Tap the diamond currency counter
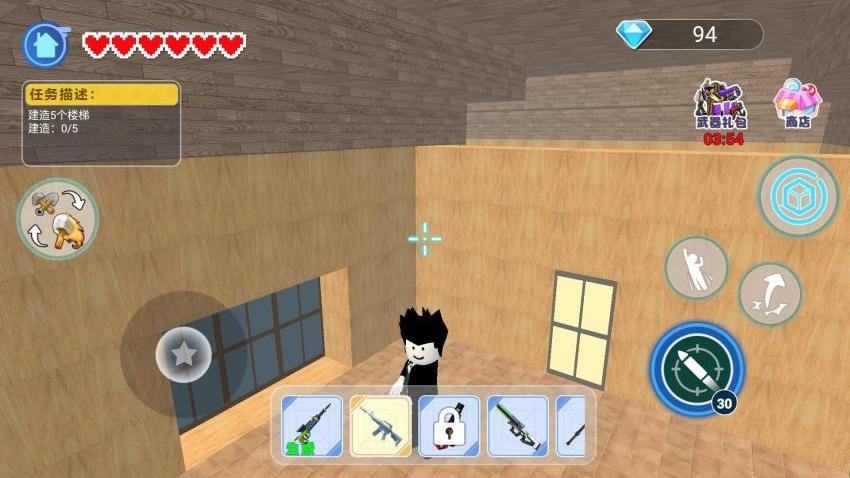 (x=689, y=35)
